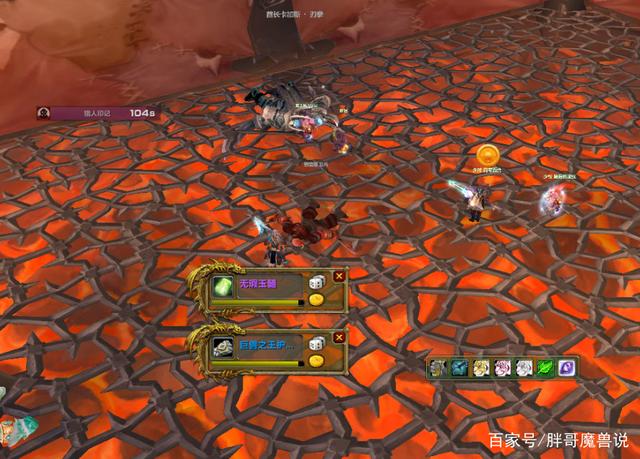Select the green leaf icon in the bar
The height and width of the screenshot is (459, 640).
point(545,368)
